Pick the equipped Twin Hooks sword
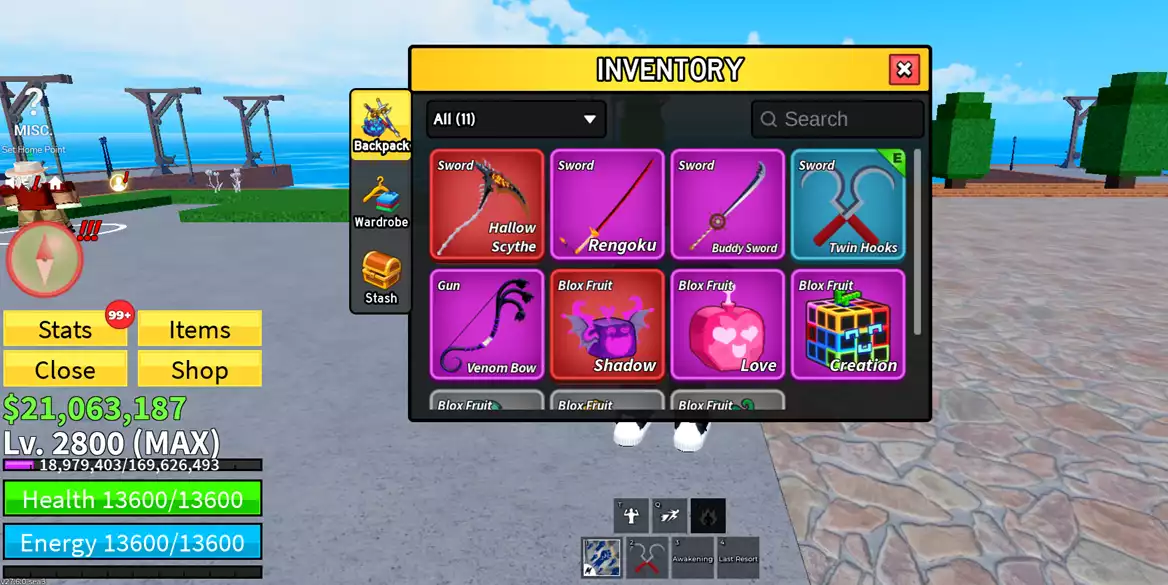Viewport: 1168px width, 585px height. (848, 205)
